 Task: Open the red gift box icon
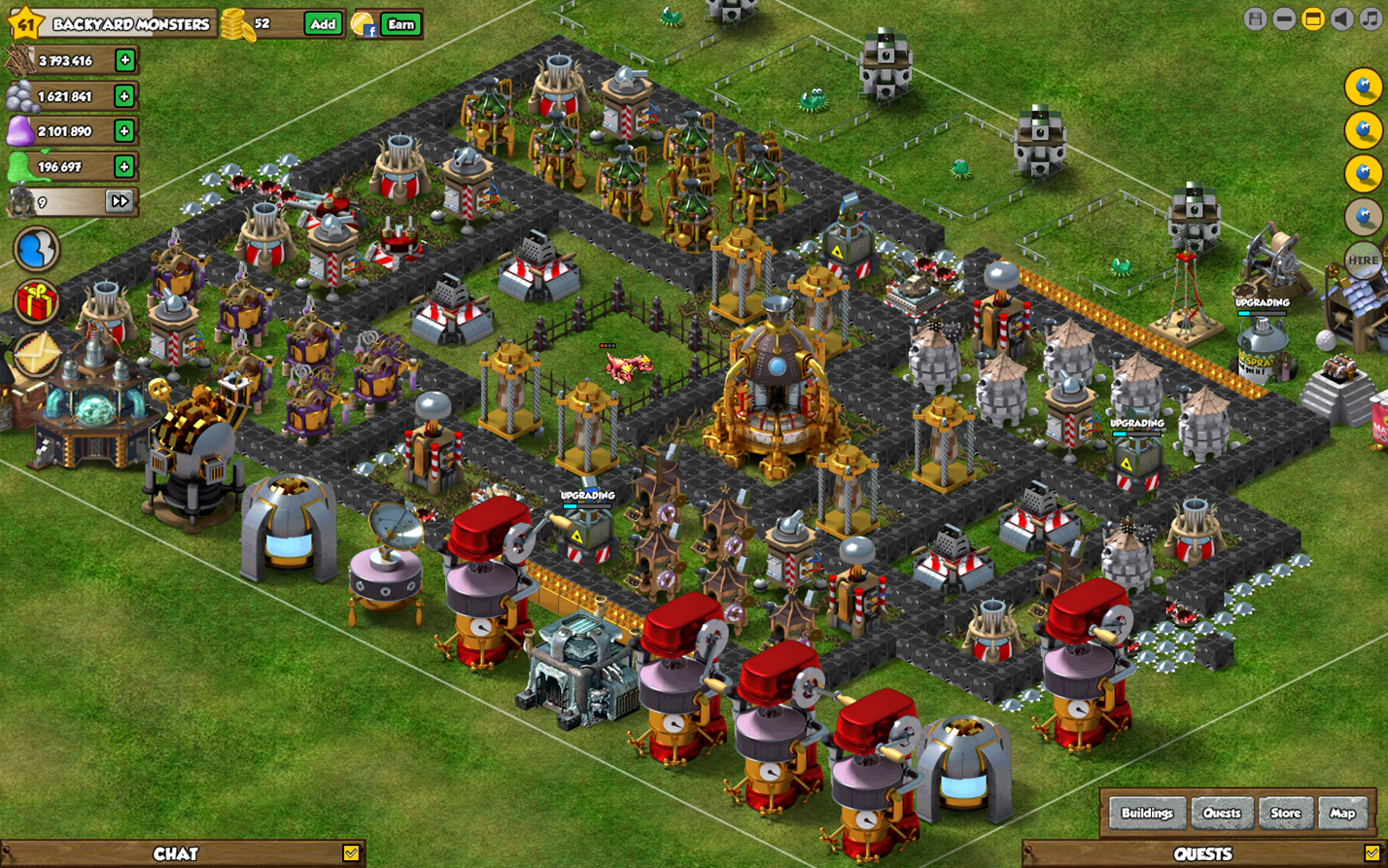[x=37, y=302]
